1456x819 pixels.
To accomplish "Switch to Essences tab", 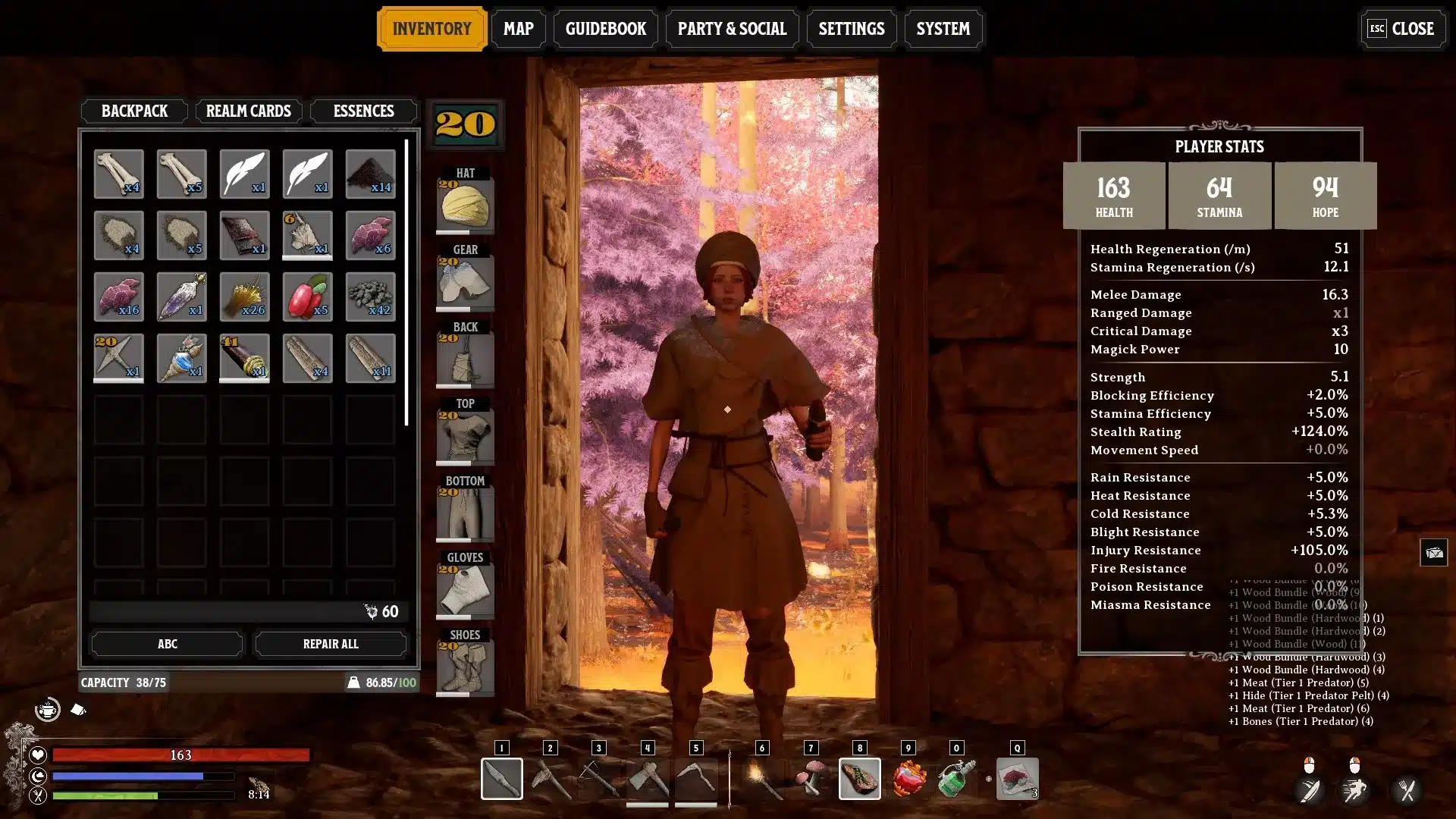I will pos(363,111).
